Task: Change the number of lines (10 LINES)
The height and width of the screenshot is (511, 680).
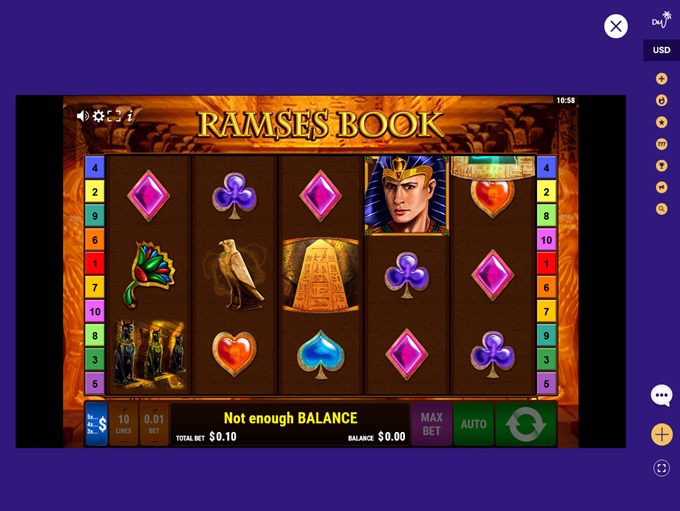Action: 124,424
